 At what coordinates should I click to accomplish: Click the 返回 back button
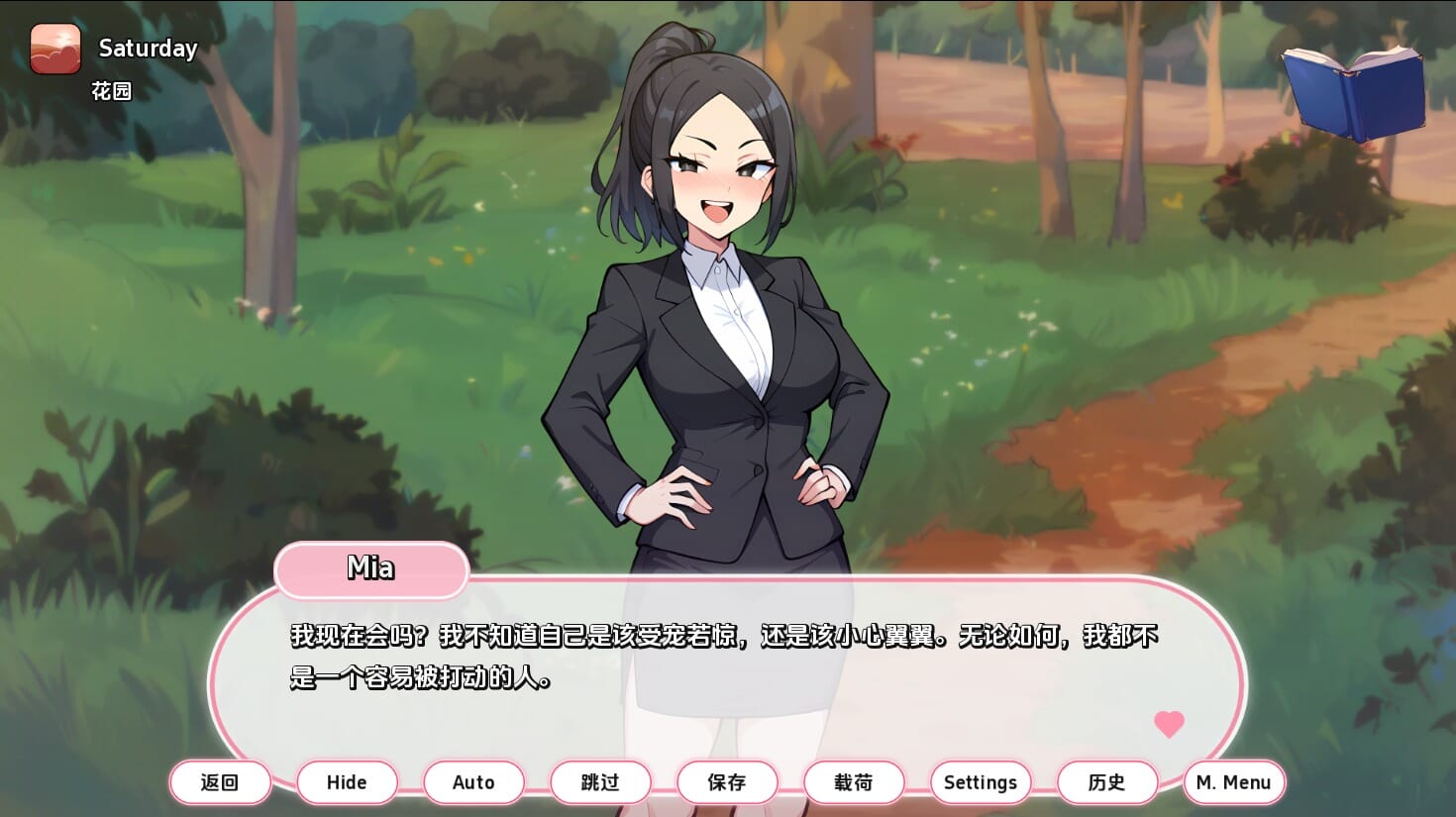[220, 782]
